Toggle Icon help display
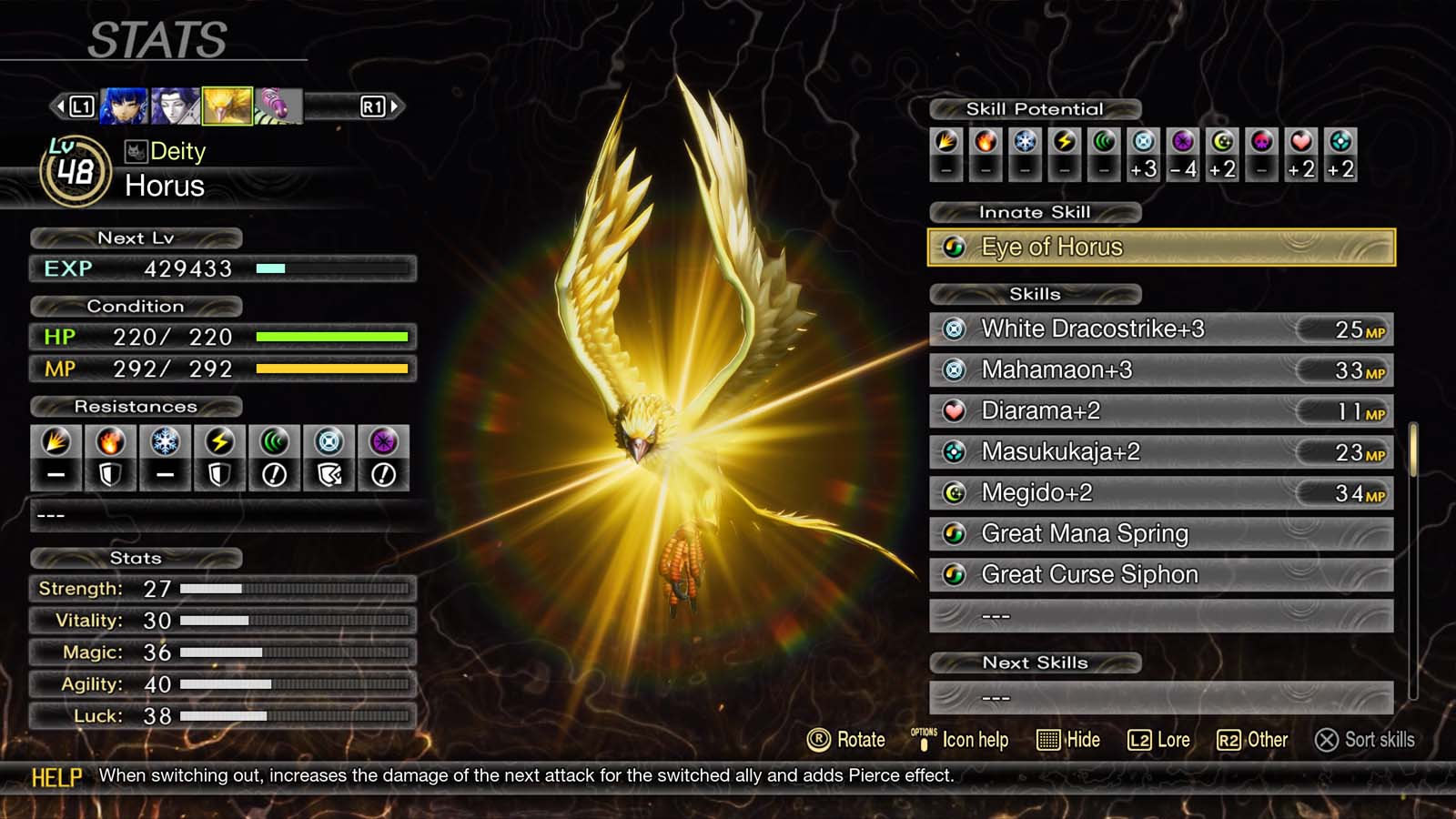Screen dimensions: 1456x819 [960, 740]
